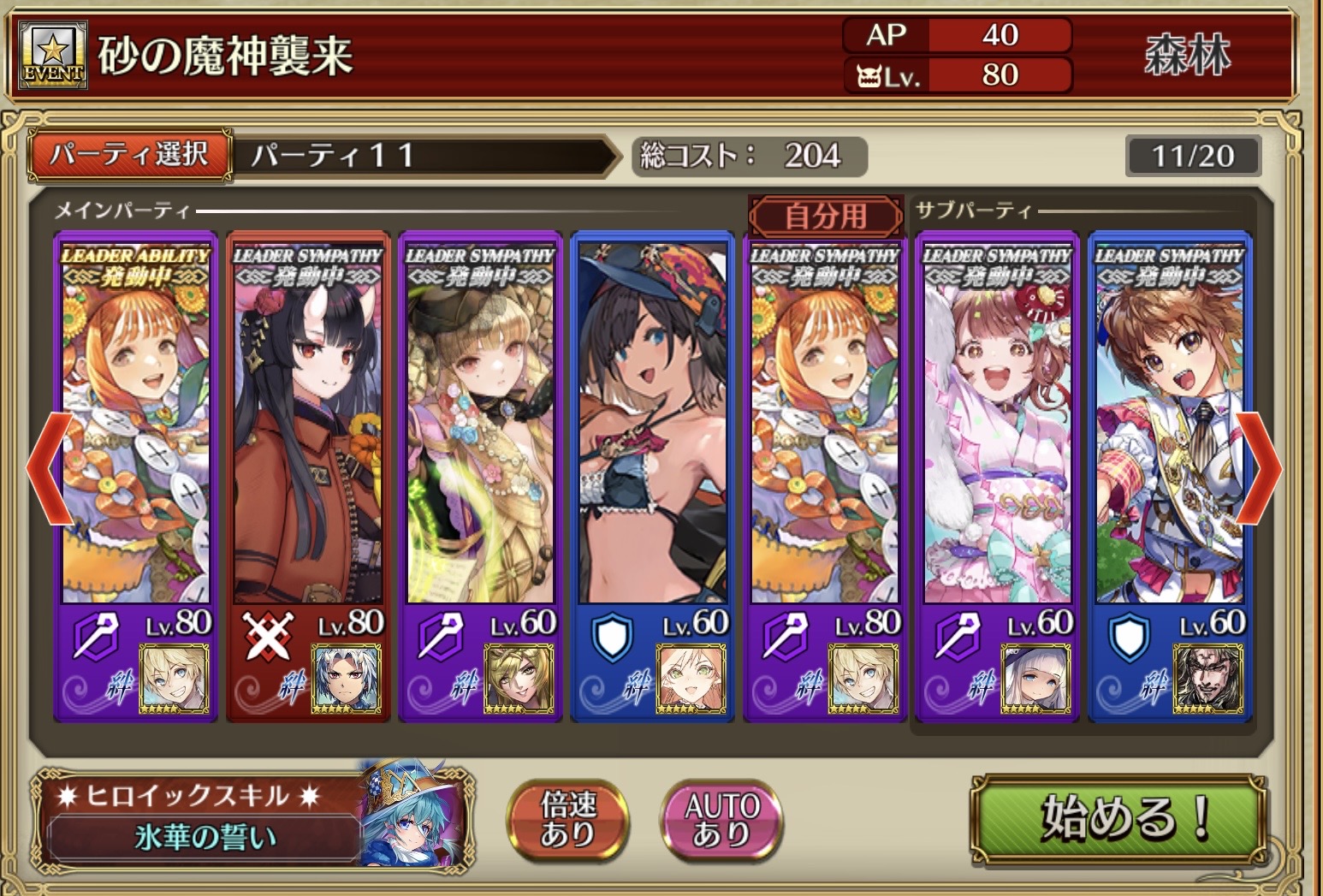Select the black-haired horned girl card

(x=308, y=428)
